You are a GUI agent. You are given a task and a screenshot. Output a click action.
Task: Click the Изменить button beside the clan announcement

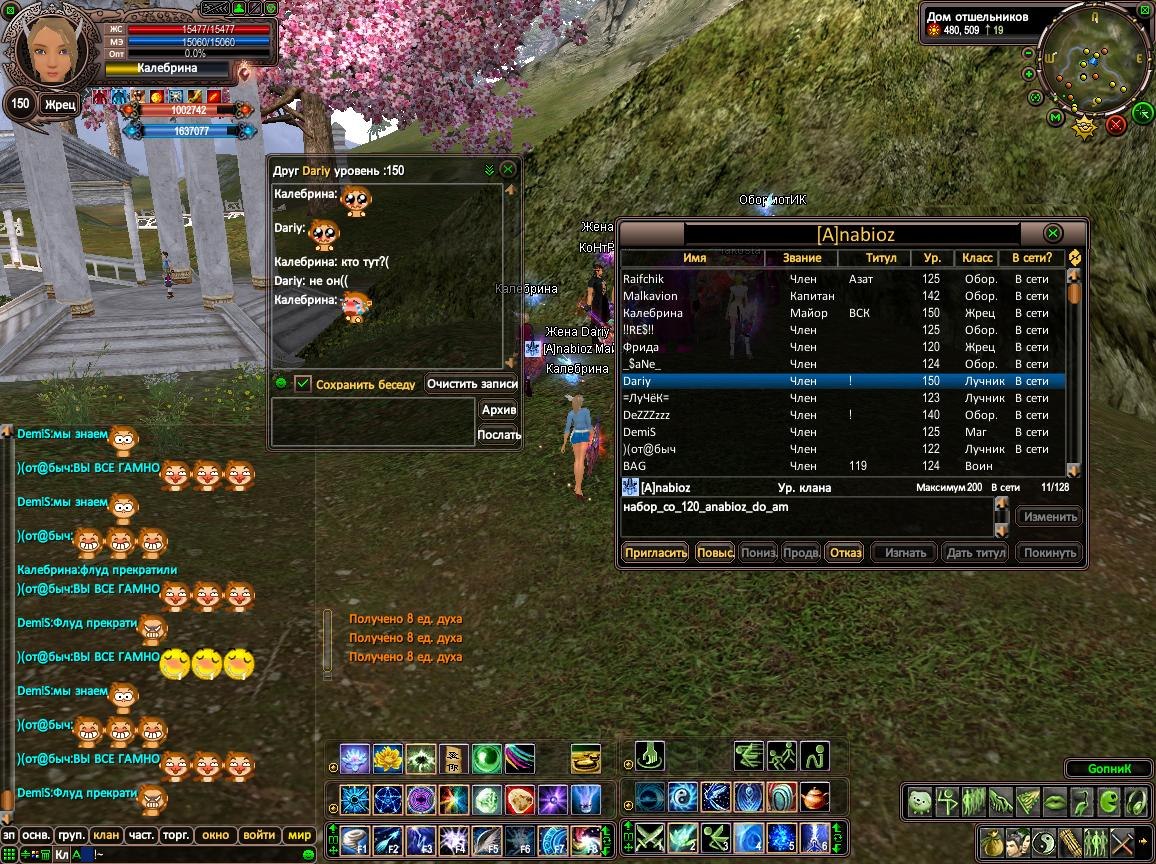pyautogui.click(x=1050, y=517)
